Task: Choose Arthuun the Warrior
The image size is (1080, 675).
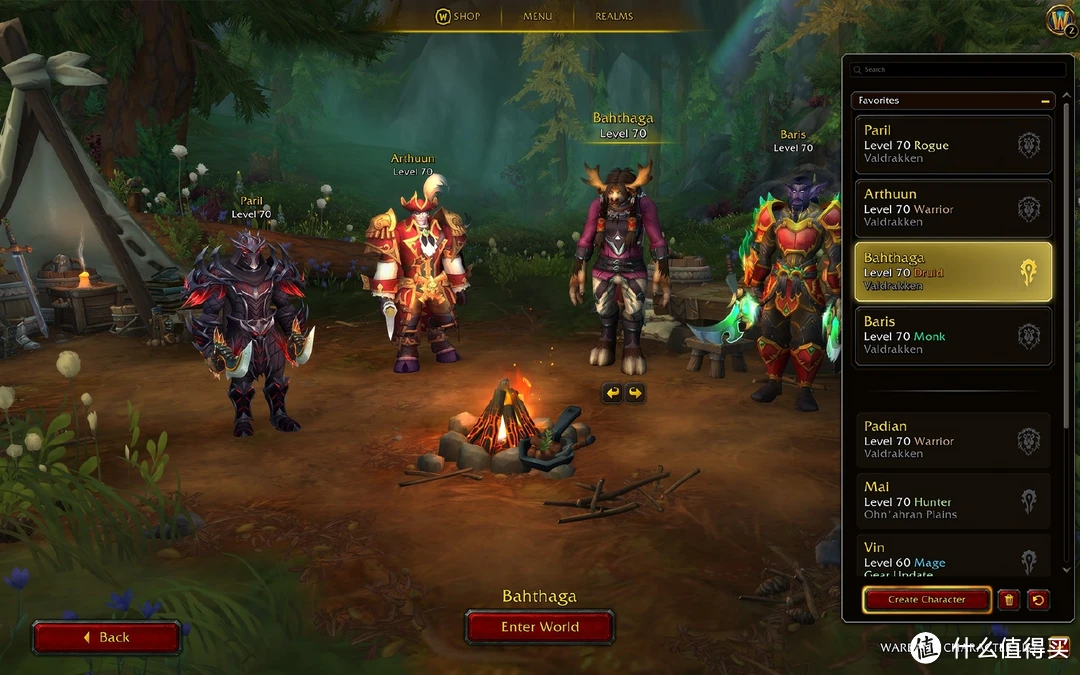Action: click(953, 208)
